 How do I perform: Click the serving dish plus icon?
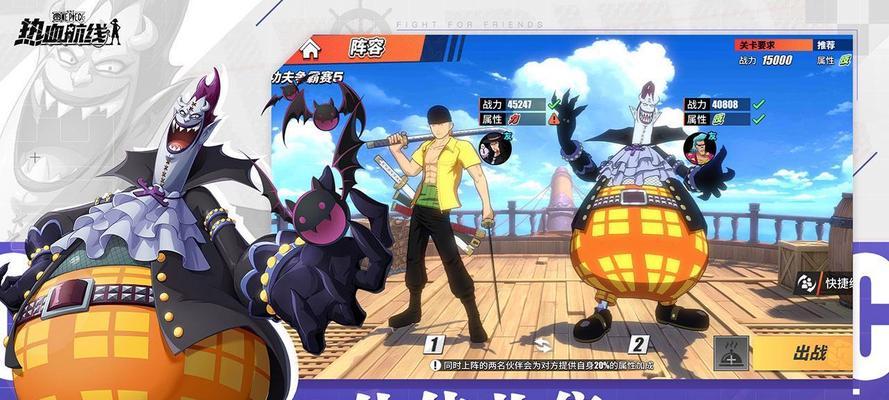[x=733, y=353]
